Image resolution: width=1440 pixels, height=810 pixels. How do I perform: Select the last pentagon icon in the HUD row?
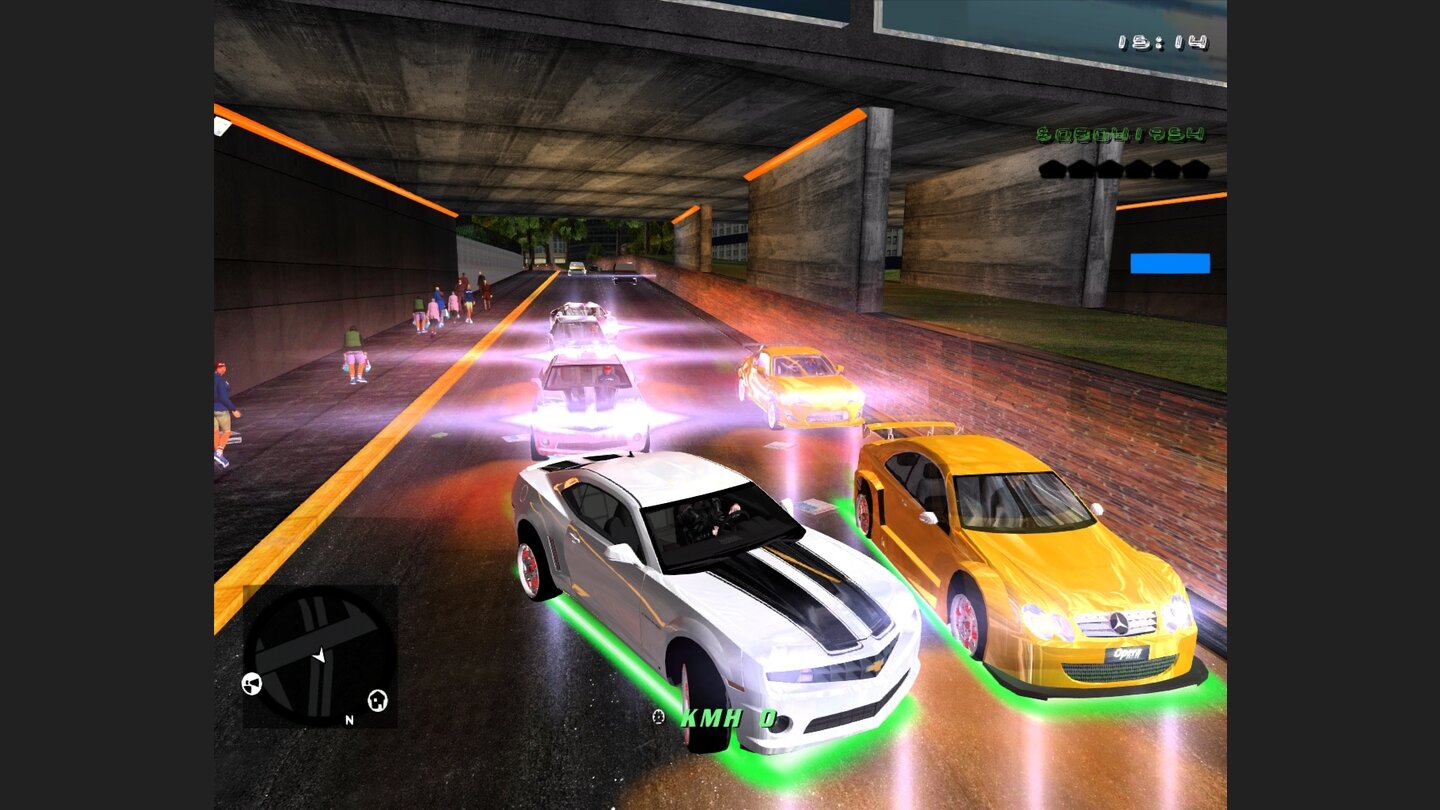1195,169
